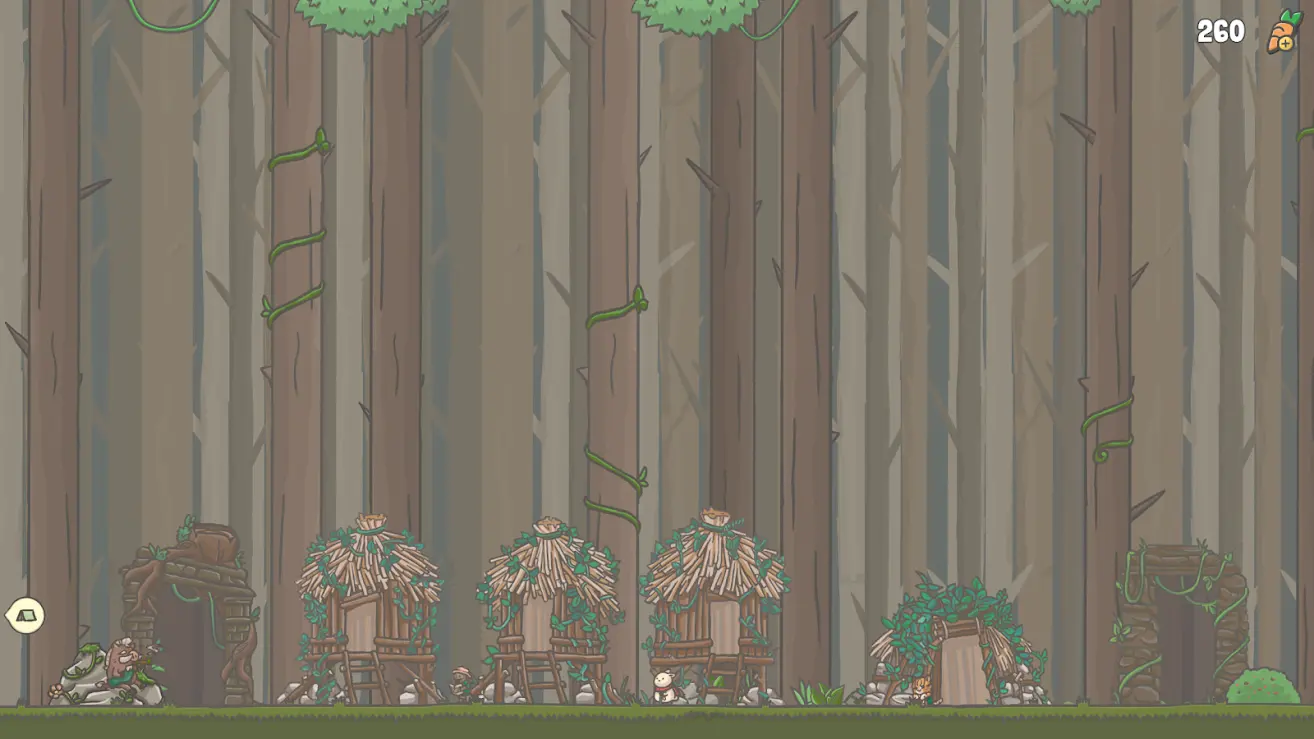Open the carrot shop with the plus icon
This screenshot has width=1314, height=739.
(1283, 33)
